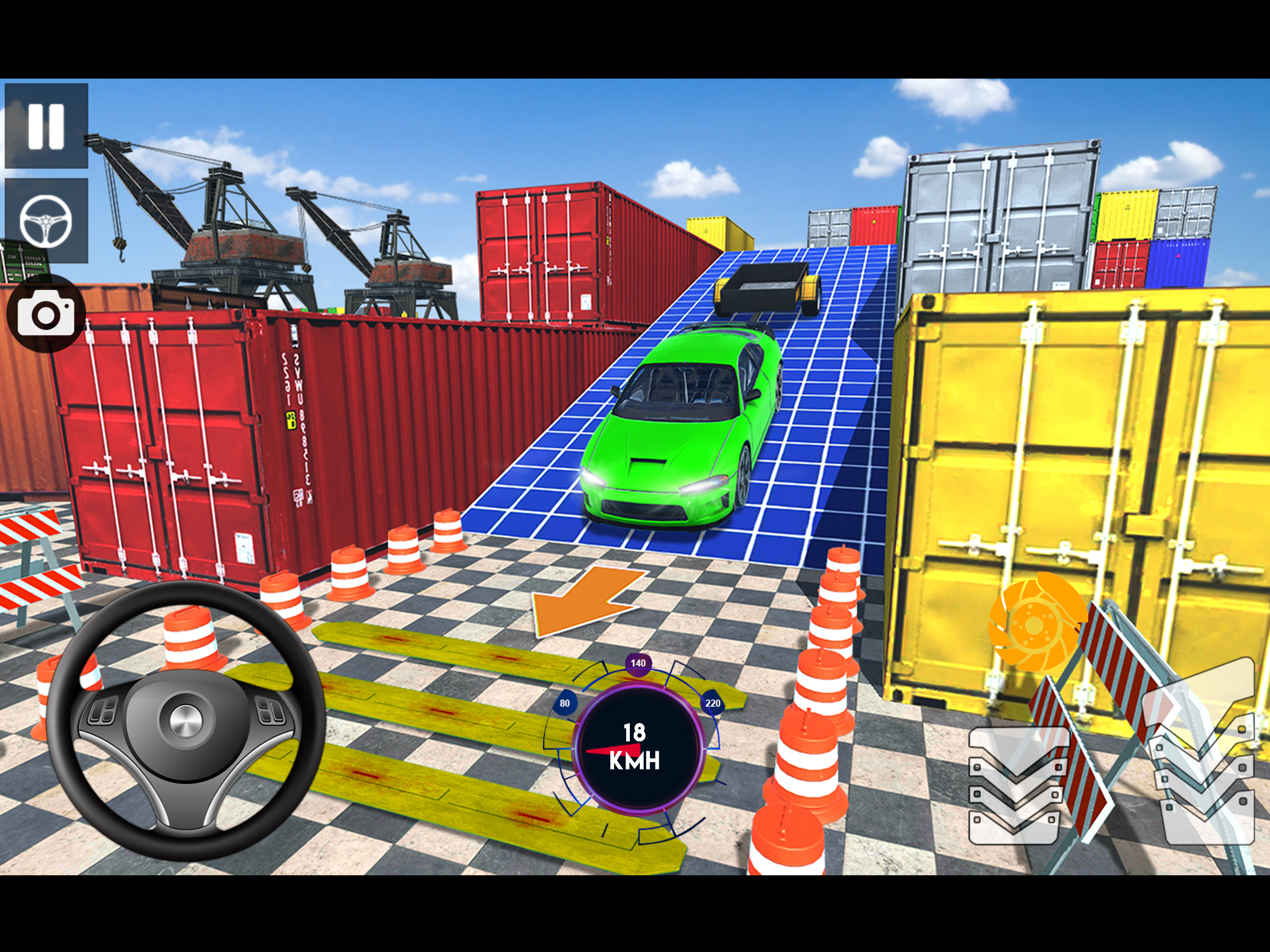
Task: Pause the game
Action: [x=46, y=126]
